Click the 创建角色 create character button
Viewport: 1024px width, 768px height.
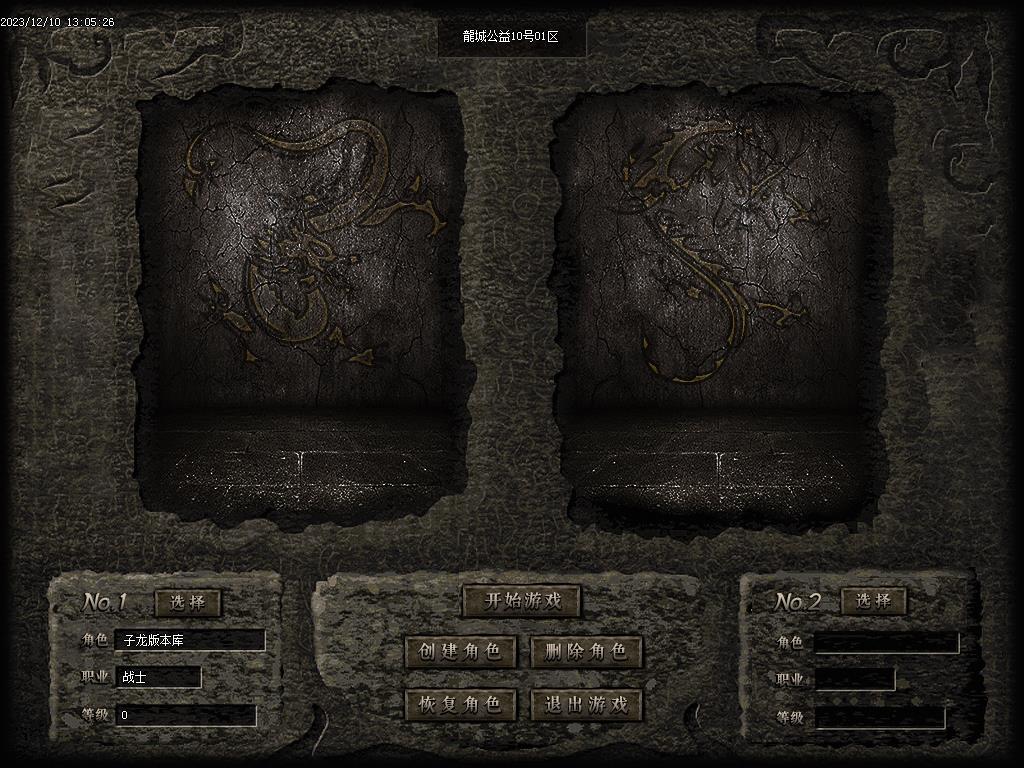point(460,652)
